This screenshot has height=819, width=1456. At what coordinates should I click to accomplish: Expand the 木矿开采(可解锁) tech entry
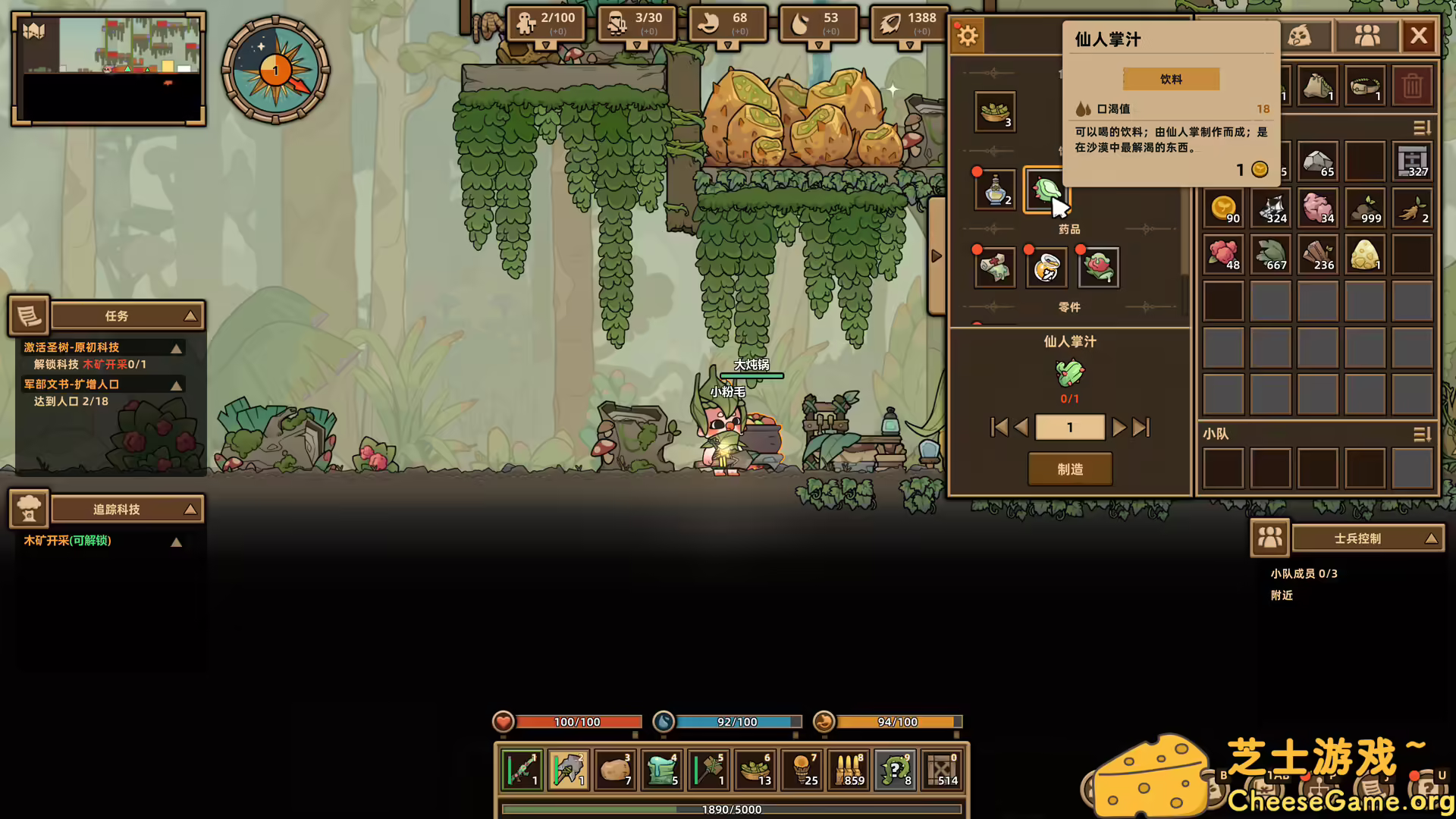point(177,541)
